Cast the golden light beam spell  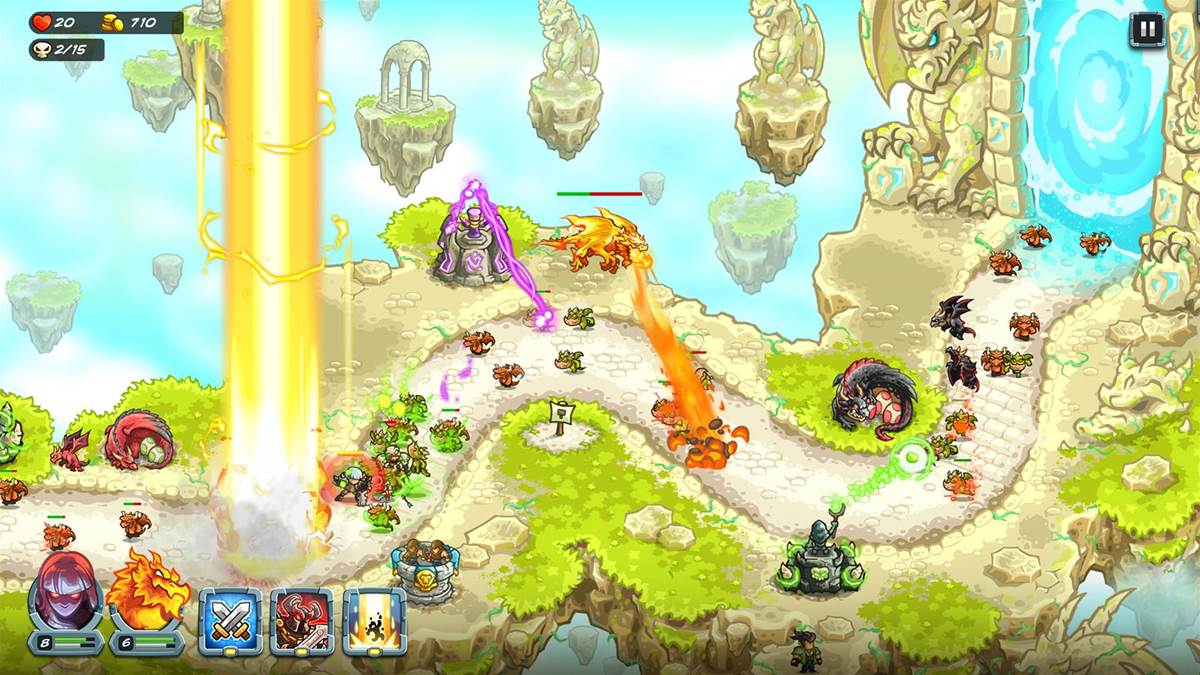[x=374, y=620]
